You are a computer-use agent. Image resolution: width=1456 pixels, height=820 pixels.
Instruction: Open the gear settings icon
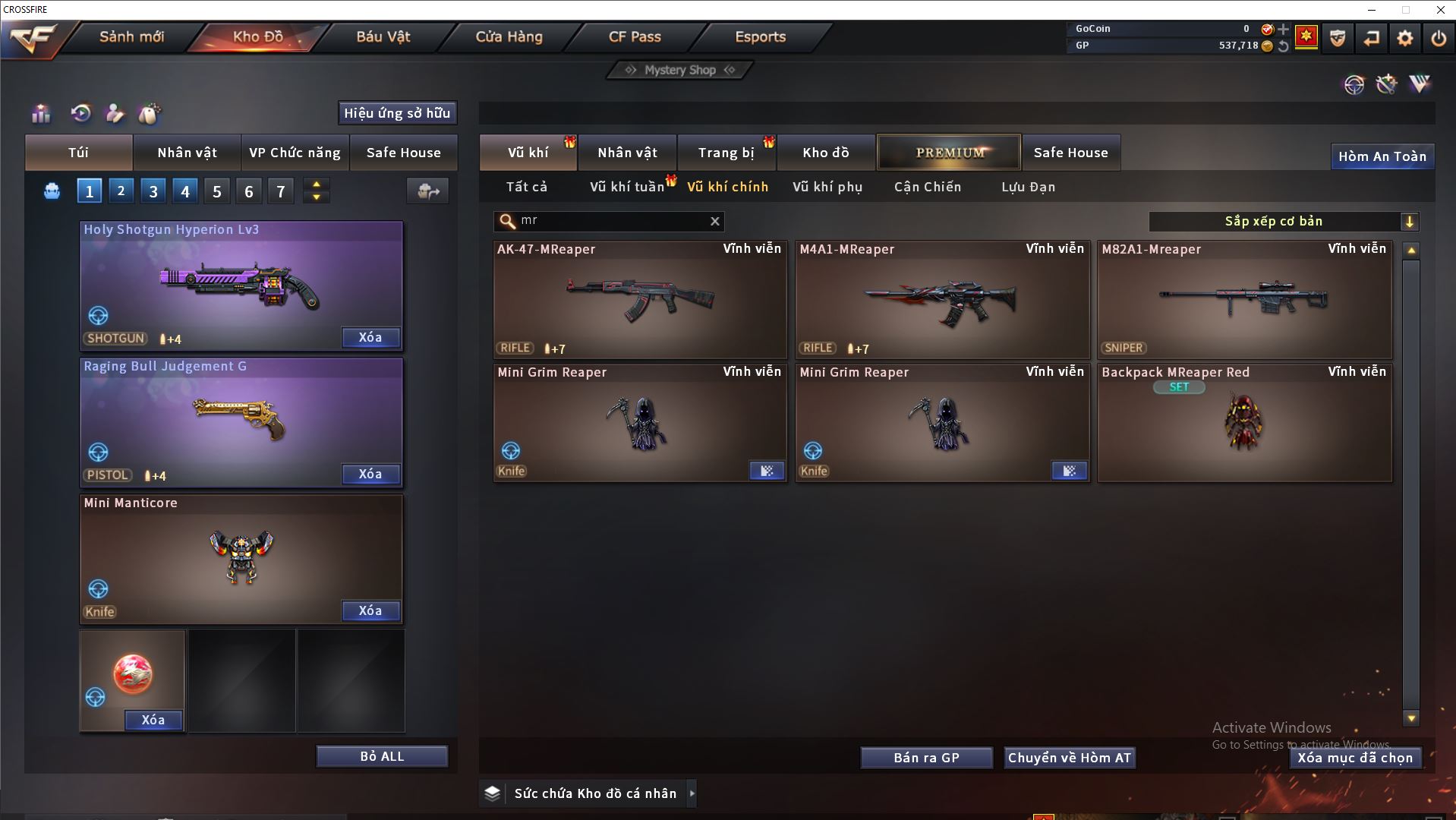pos(1404,38)
